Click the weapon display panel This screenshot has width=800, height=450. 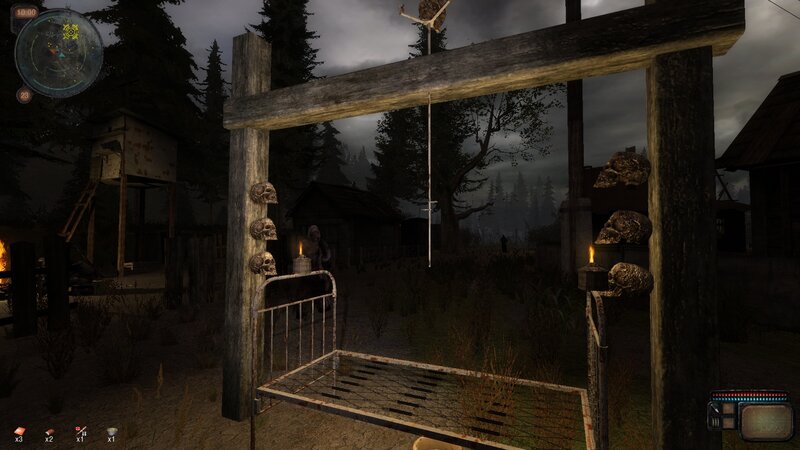(x=765, y=419)
